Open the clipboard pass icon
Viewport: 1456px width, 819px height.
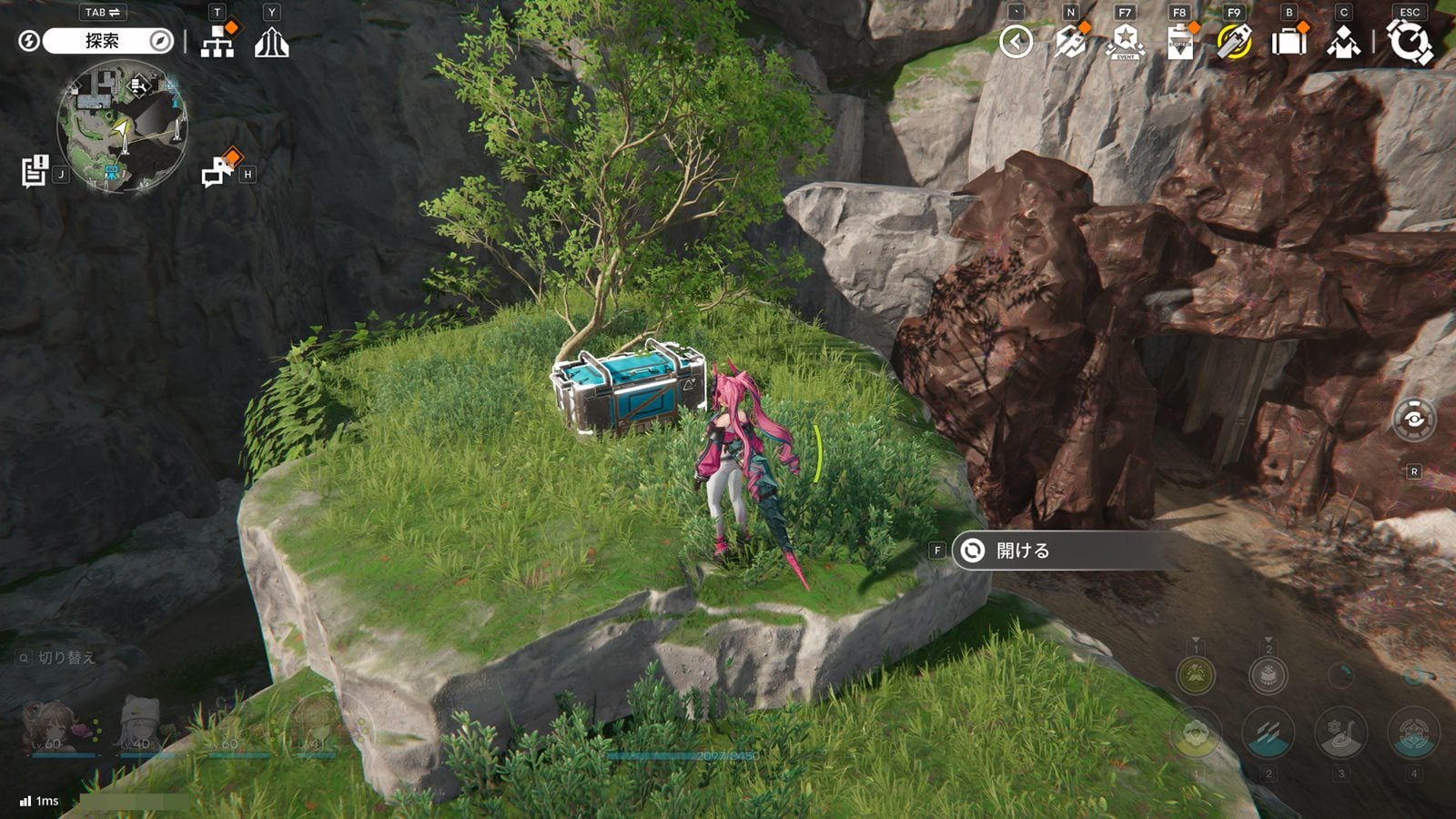click(1180, 42)
